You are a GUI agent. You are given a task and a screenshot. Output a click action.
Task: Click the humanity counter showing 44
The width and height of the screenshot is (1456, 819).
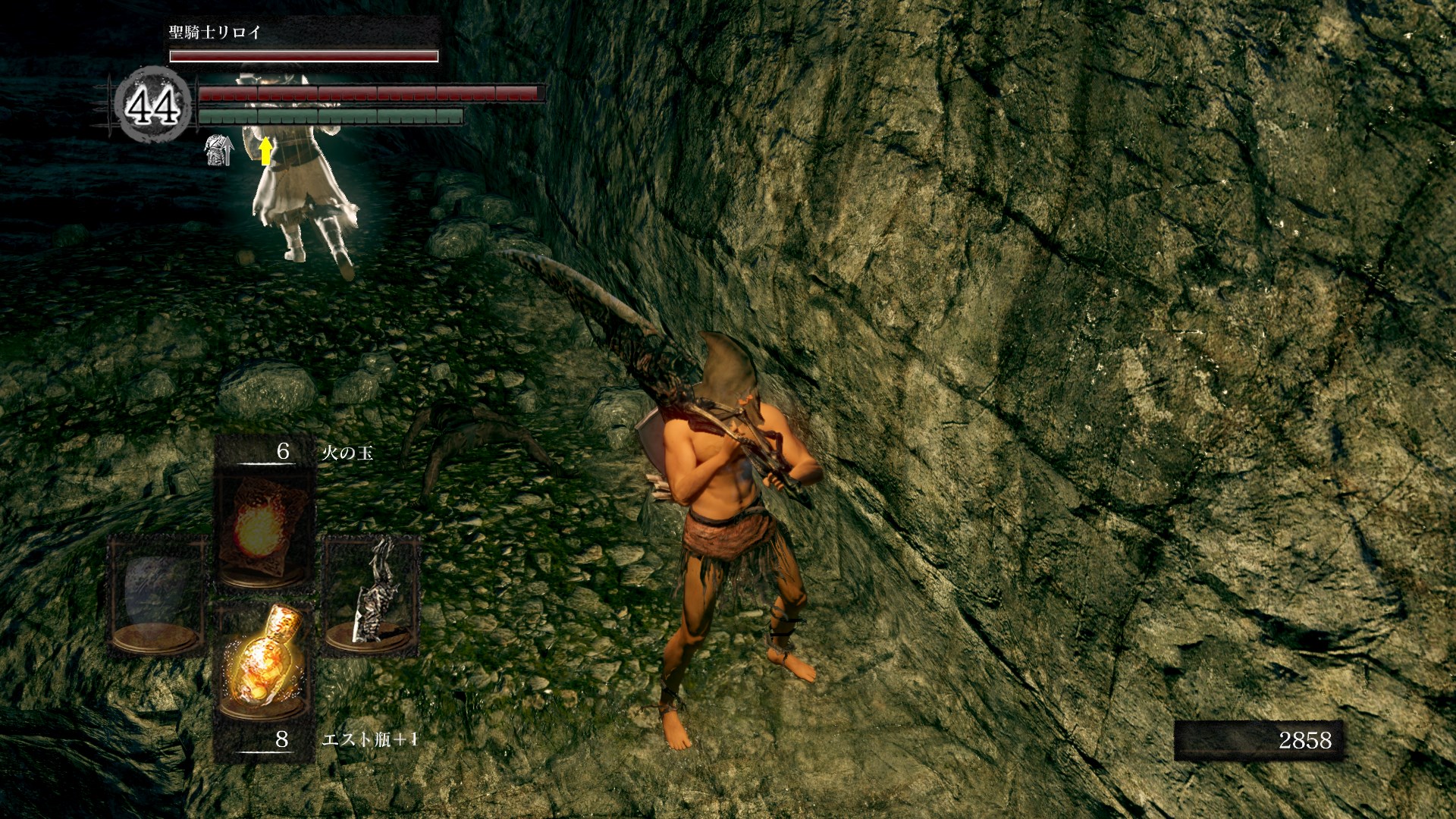153,105
